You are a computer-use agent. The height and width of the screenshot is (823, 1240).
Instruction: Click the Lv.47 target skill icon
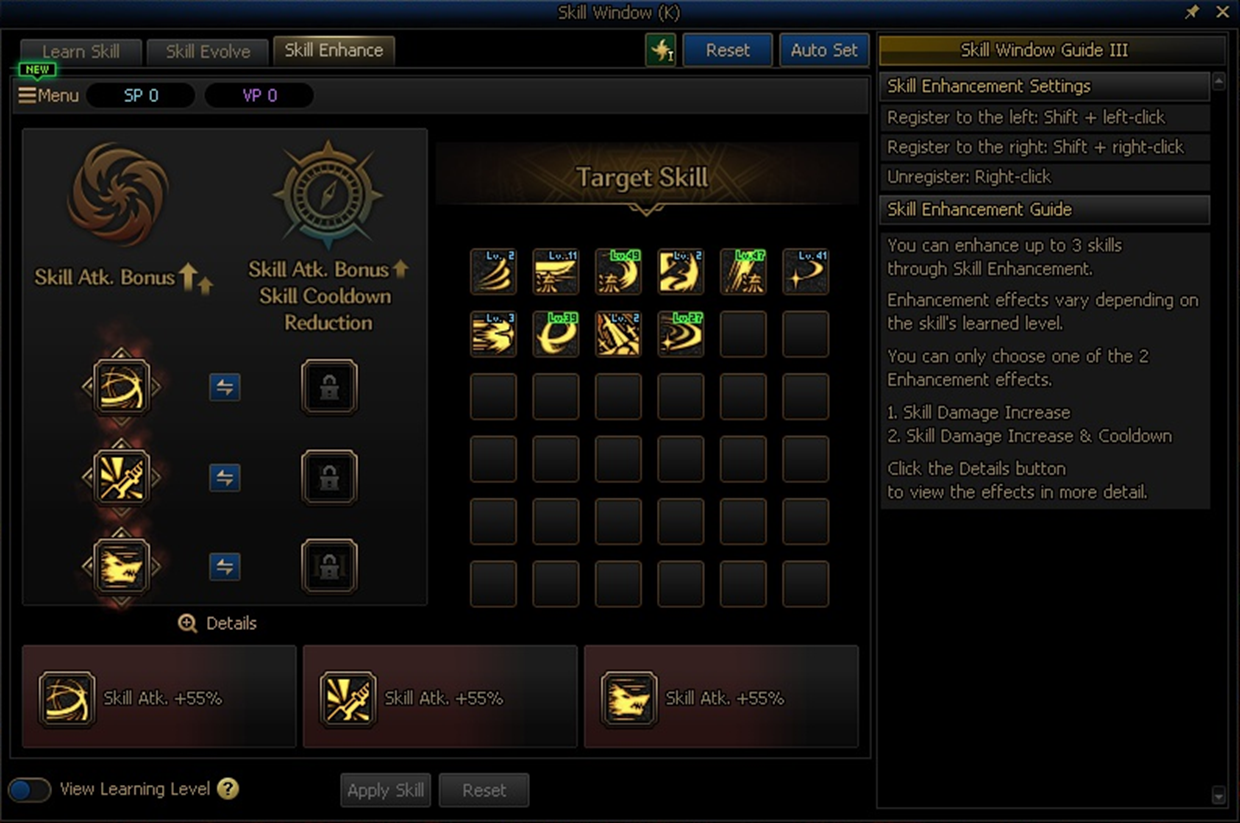tap(743, 272)
